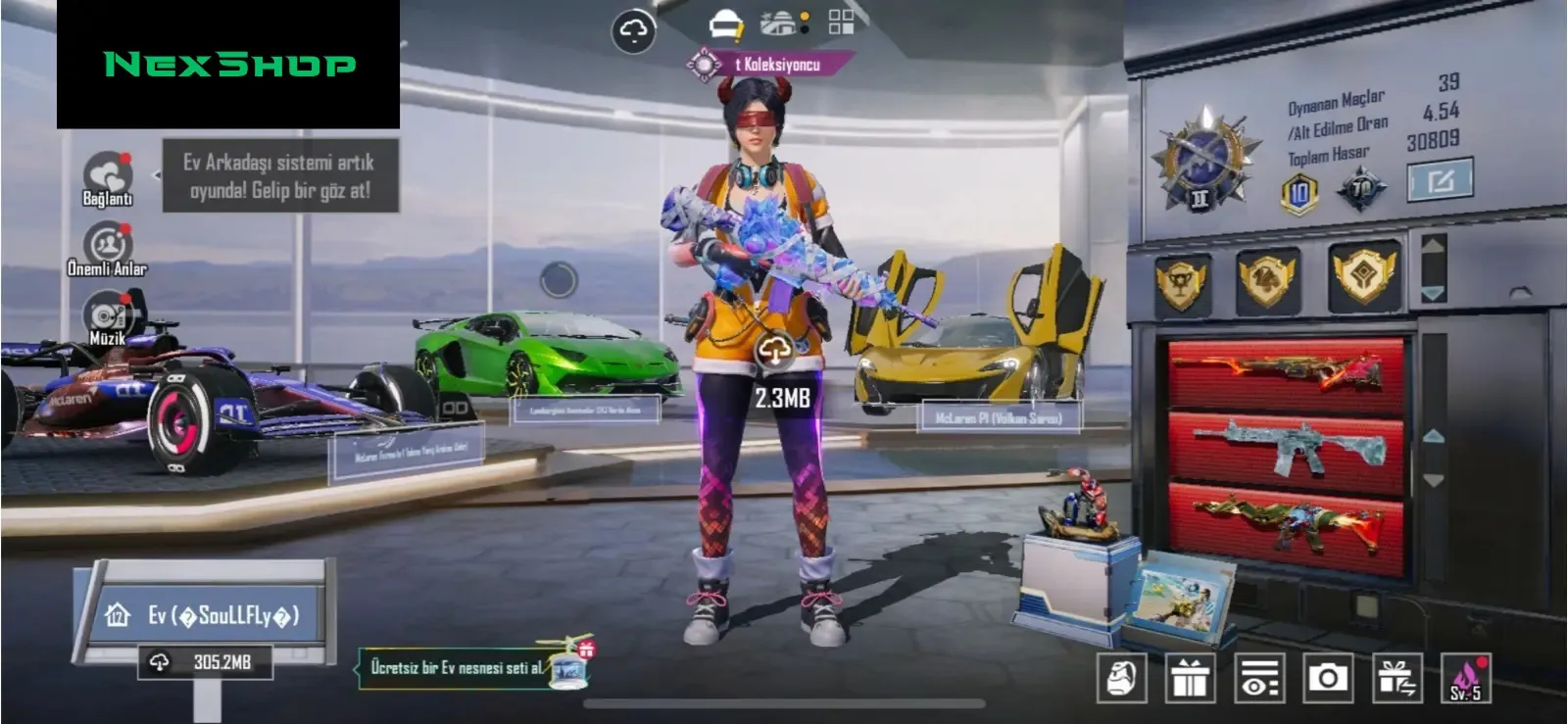Open the backpack inventory icon
This screenshot has width=1568, height=724.
(1121, 677)
